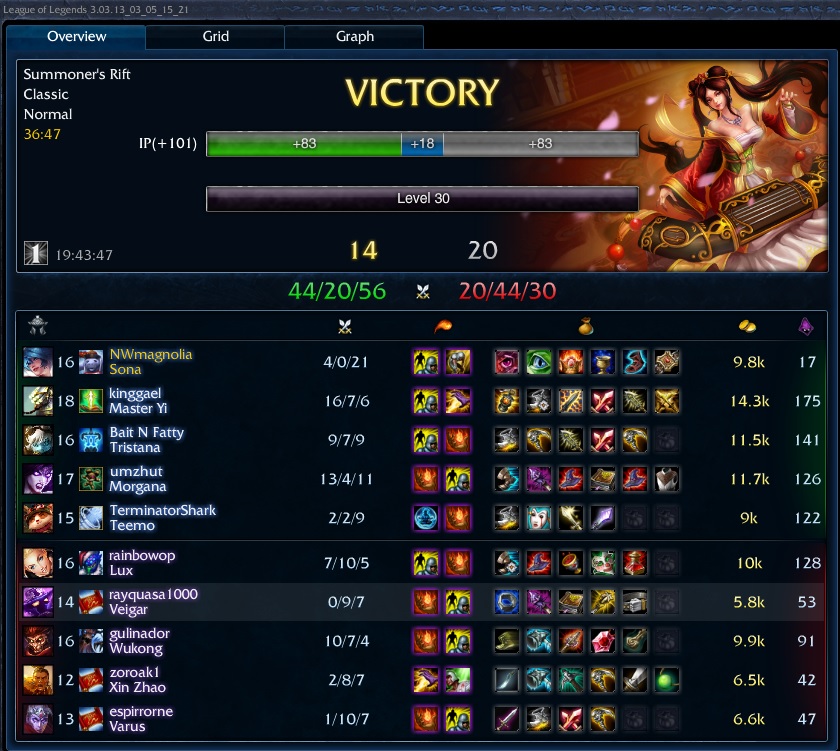Screen dimensions: 840x751
Task: Select zoroak1's Xin Zhao row
Action: point(137,680)
